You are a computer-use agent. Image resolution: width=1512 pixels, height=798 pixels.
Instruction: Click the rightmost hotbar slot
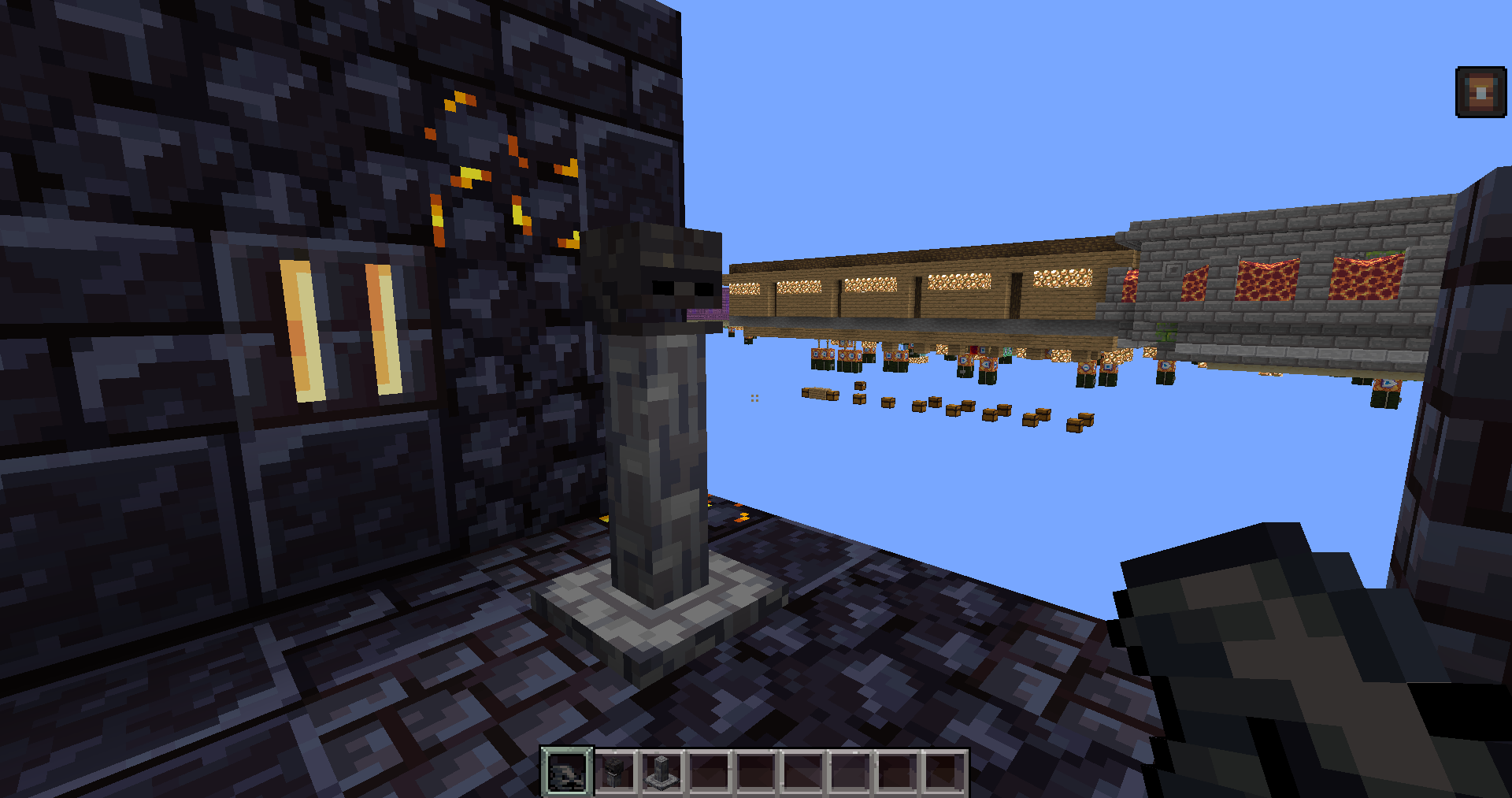coord(945,770)
